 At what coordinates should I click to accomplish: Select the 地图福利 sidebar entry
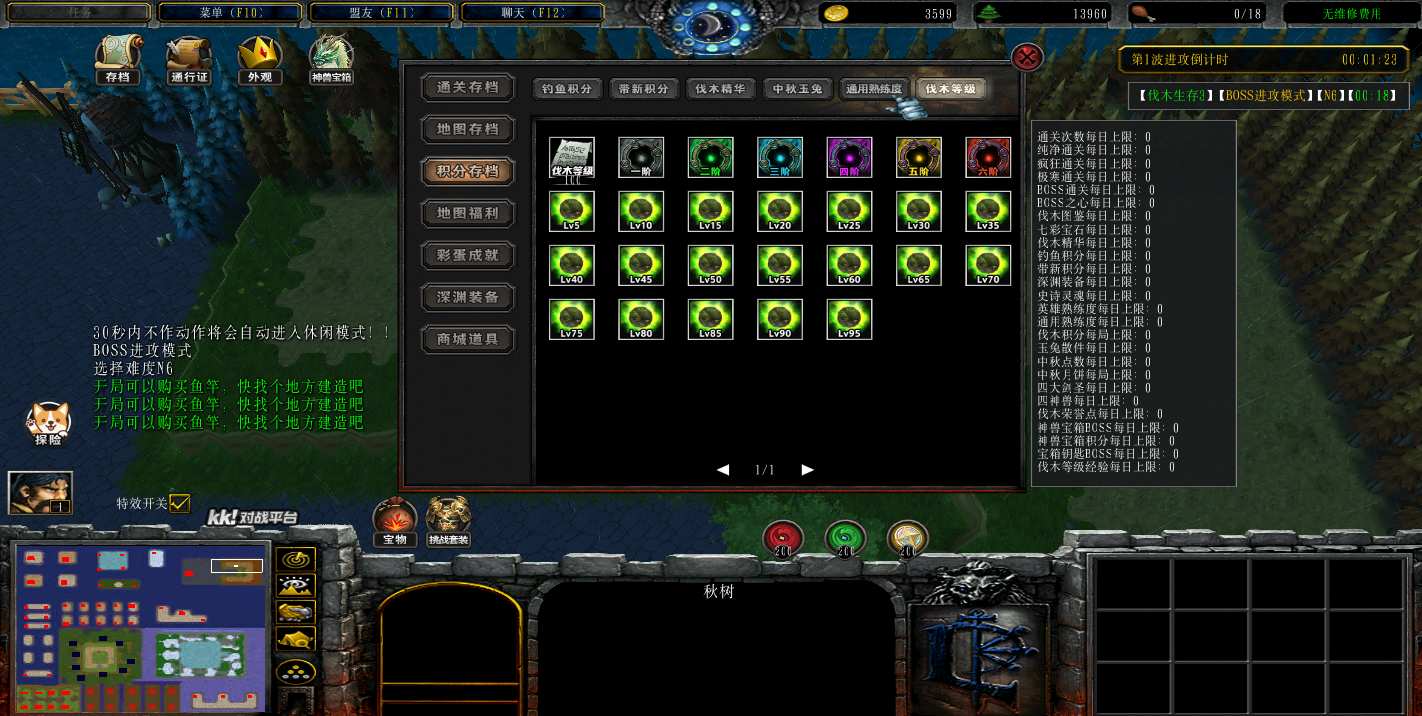click(x=467, y=213)
